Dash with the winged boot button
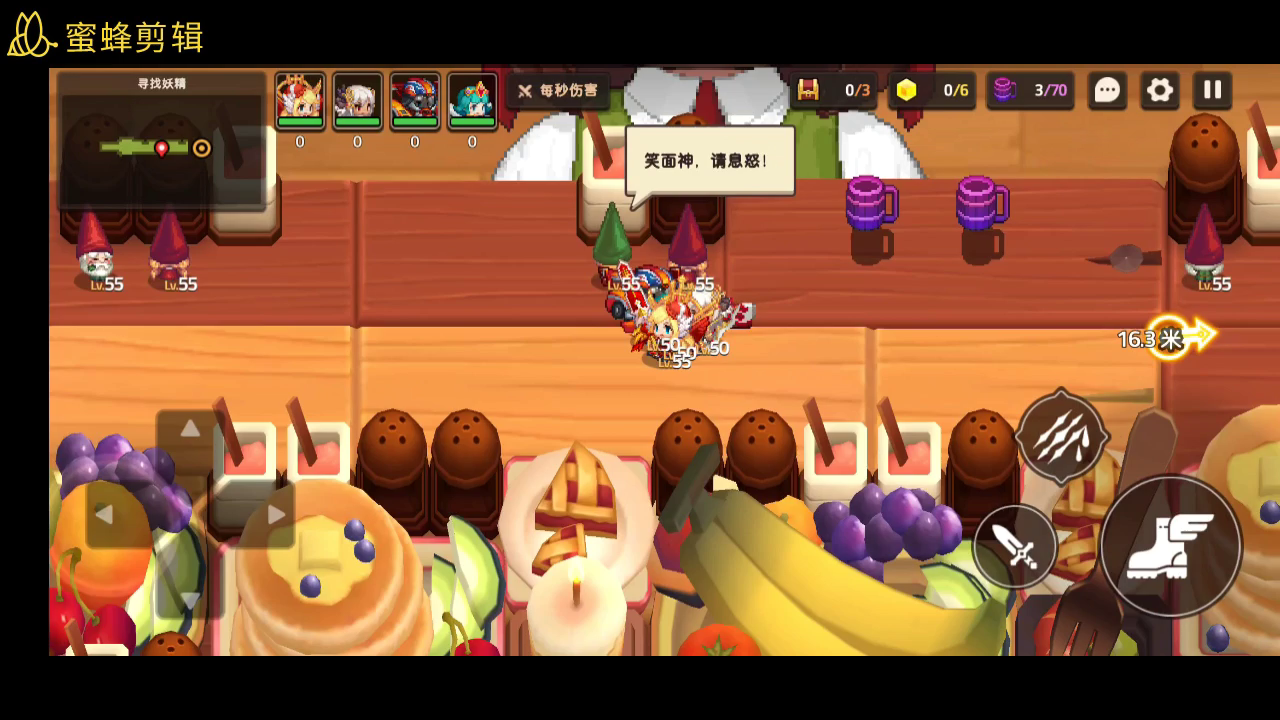The height and width of the screenshot is (720, 1280). tap(1170, 546)
